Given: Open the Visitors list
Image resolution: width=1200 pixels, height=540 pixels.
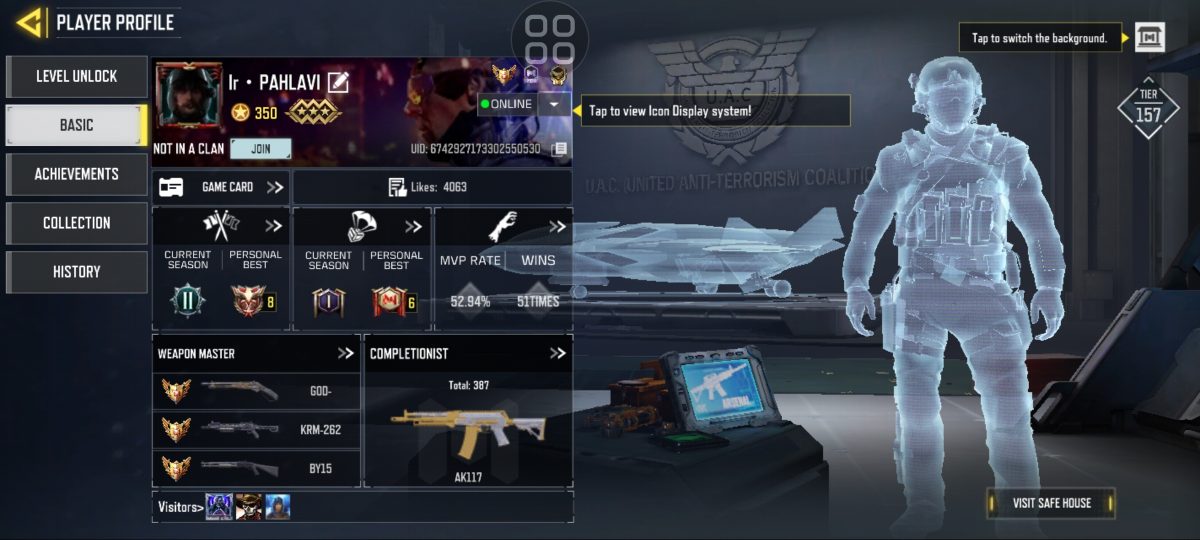Looking at the screenshot, I should click(180, 507).
